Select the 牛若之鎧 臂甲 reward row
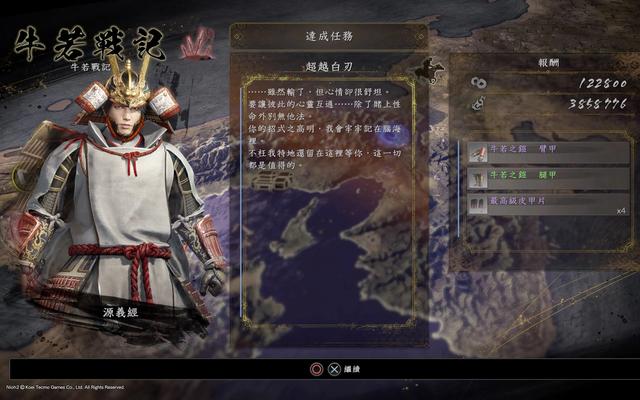 [548, 152]
